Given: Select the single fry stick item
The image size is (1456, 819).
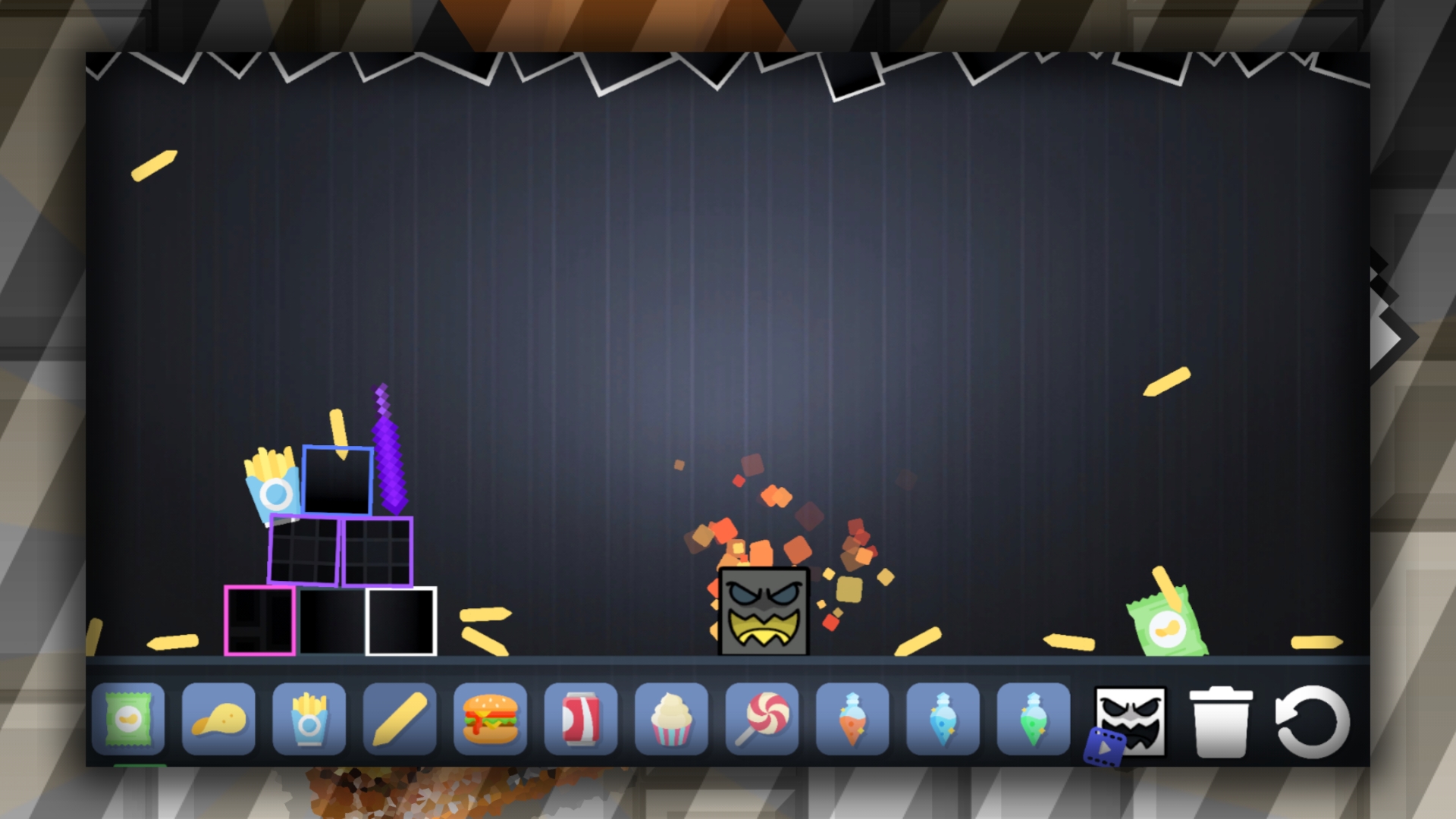Looking at the screenshot, I should [400, 719].
